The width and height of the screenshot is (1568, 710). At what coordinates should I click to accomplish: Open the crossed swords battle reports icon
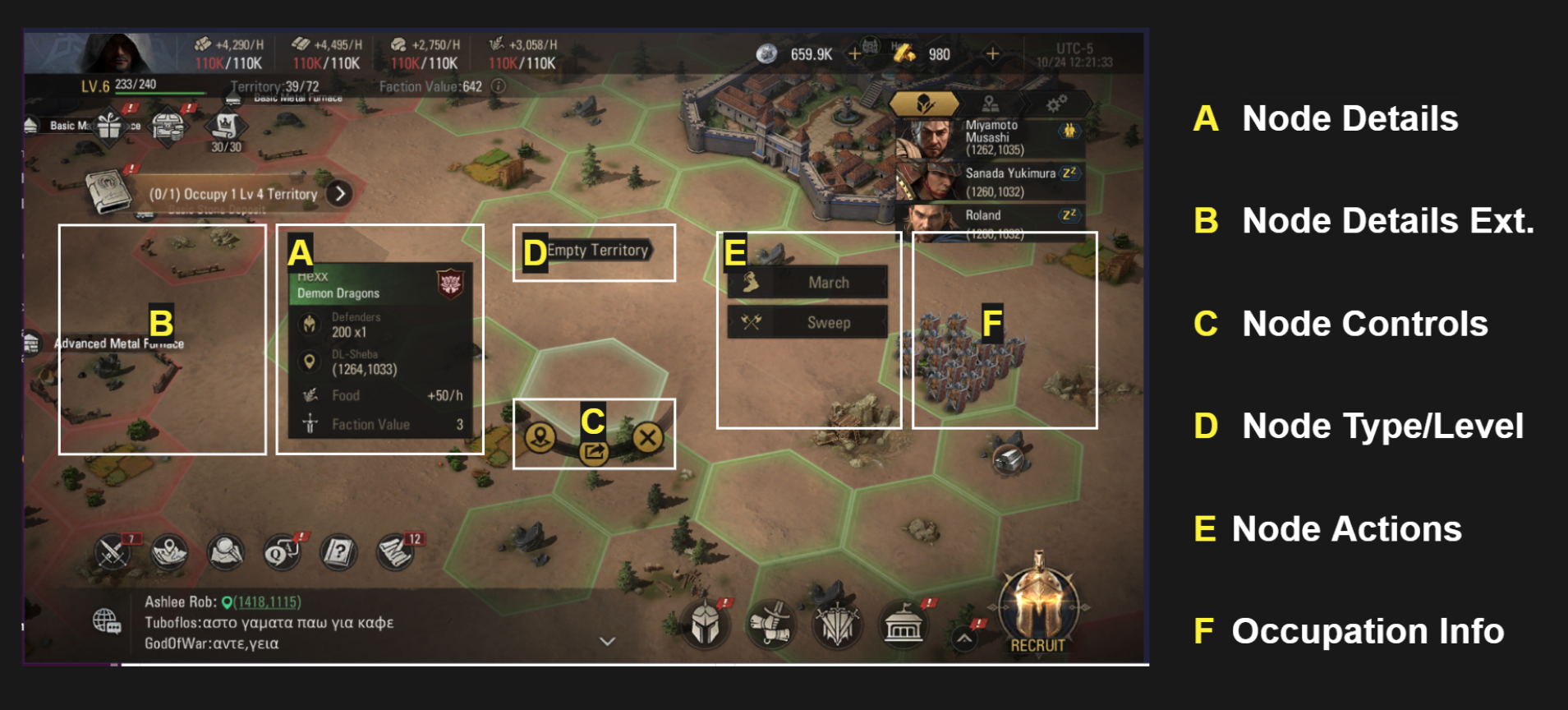coord(113,552)
